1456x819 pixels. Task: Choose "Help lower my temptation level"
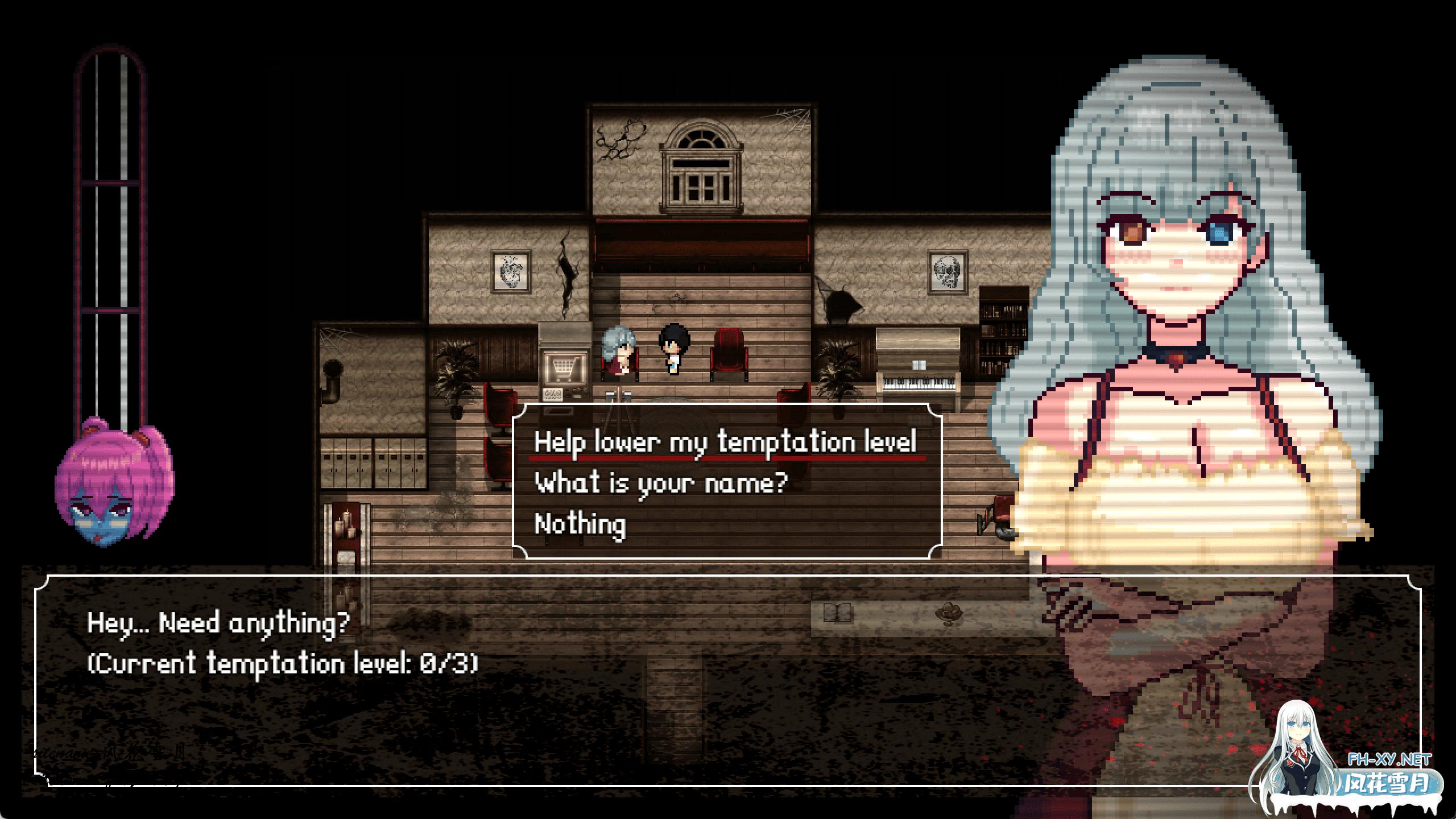[x=725, y=442]
